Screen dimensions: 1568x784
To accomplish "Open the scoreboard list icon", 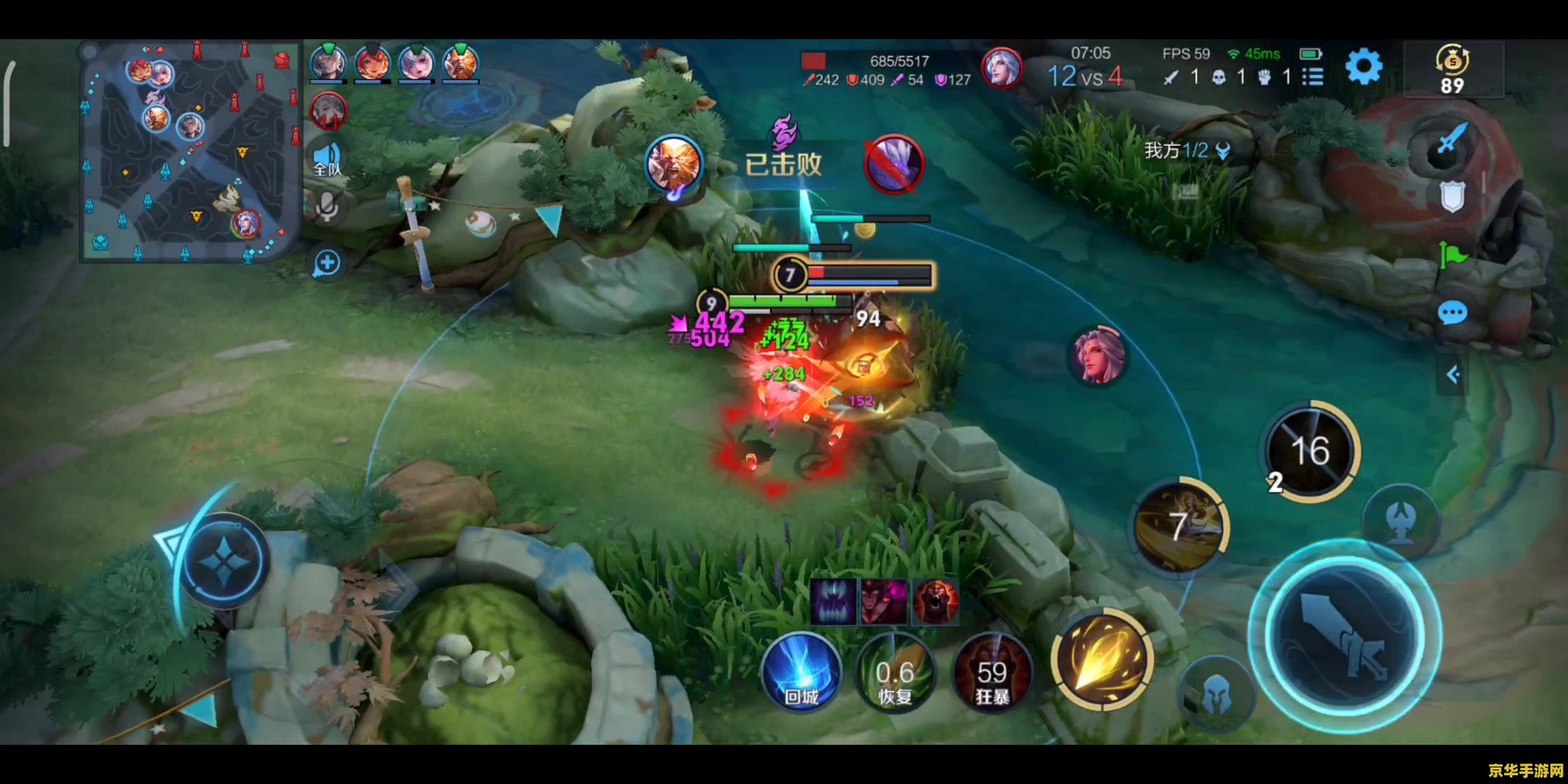I will tap(1312, 76).
